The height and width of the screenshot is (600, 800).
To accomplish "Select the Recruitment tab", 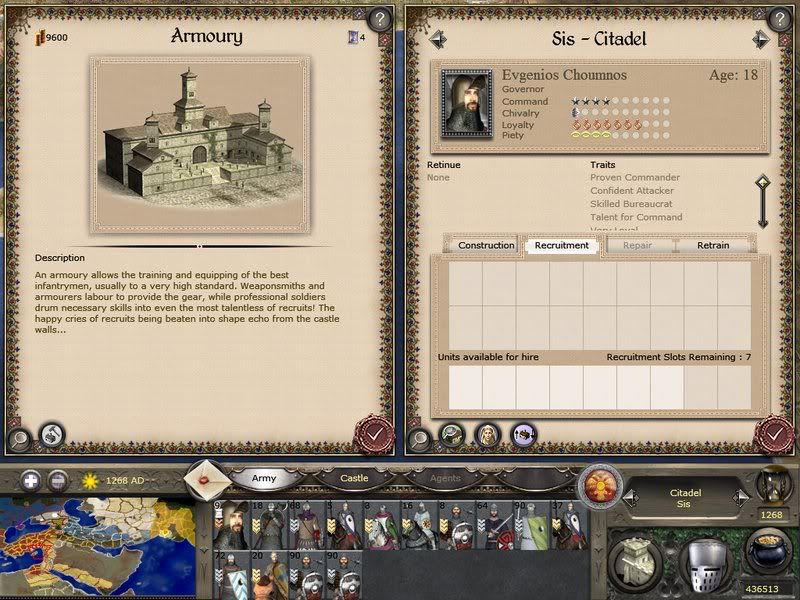I will click(x=561, y=245).
